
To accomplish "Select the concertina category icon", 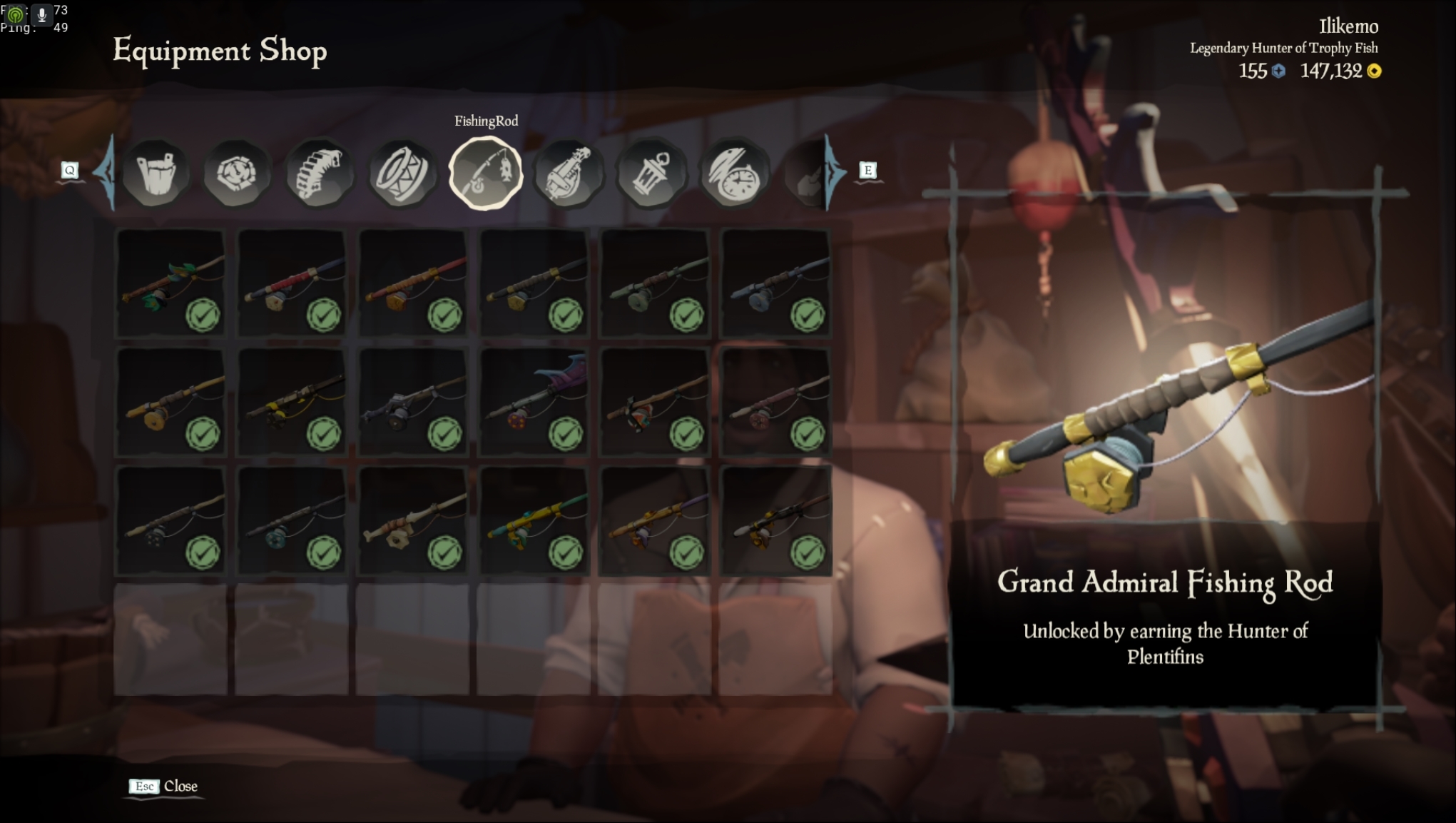I will (319, 173).
